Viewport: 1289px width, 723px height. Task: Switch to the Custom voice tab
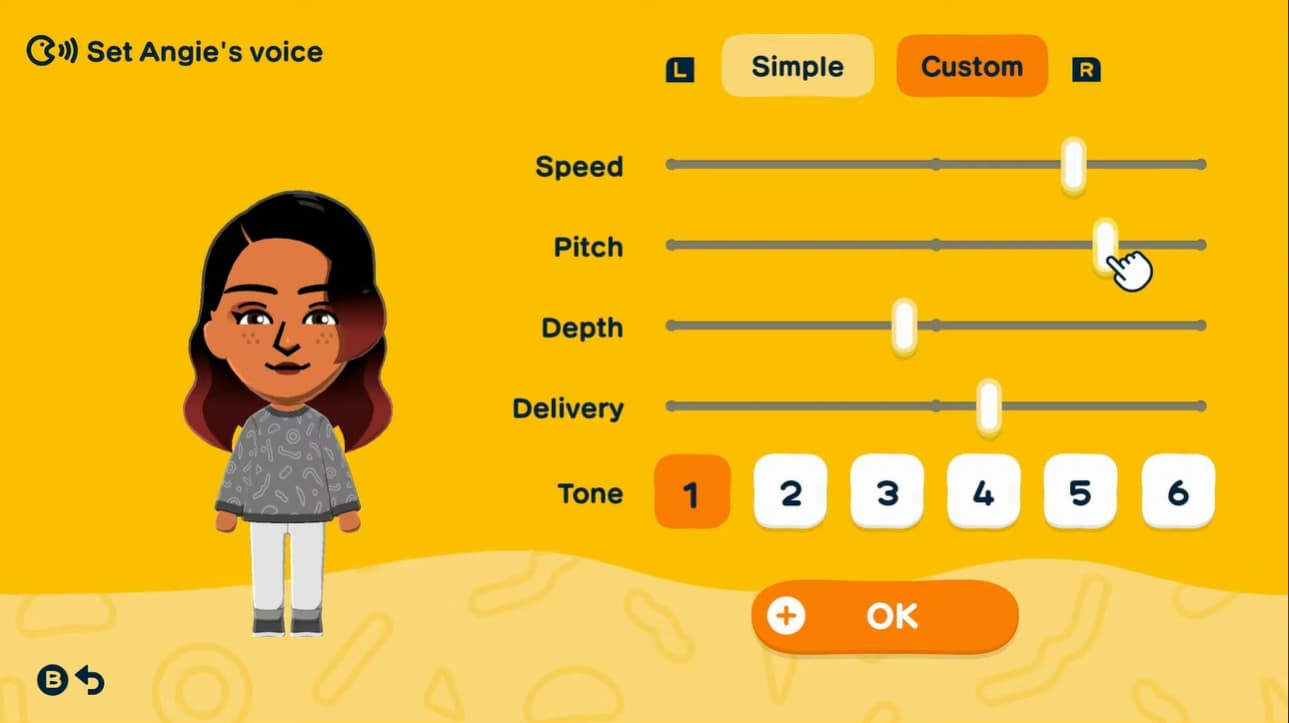click(x=970, y=66)
